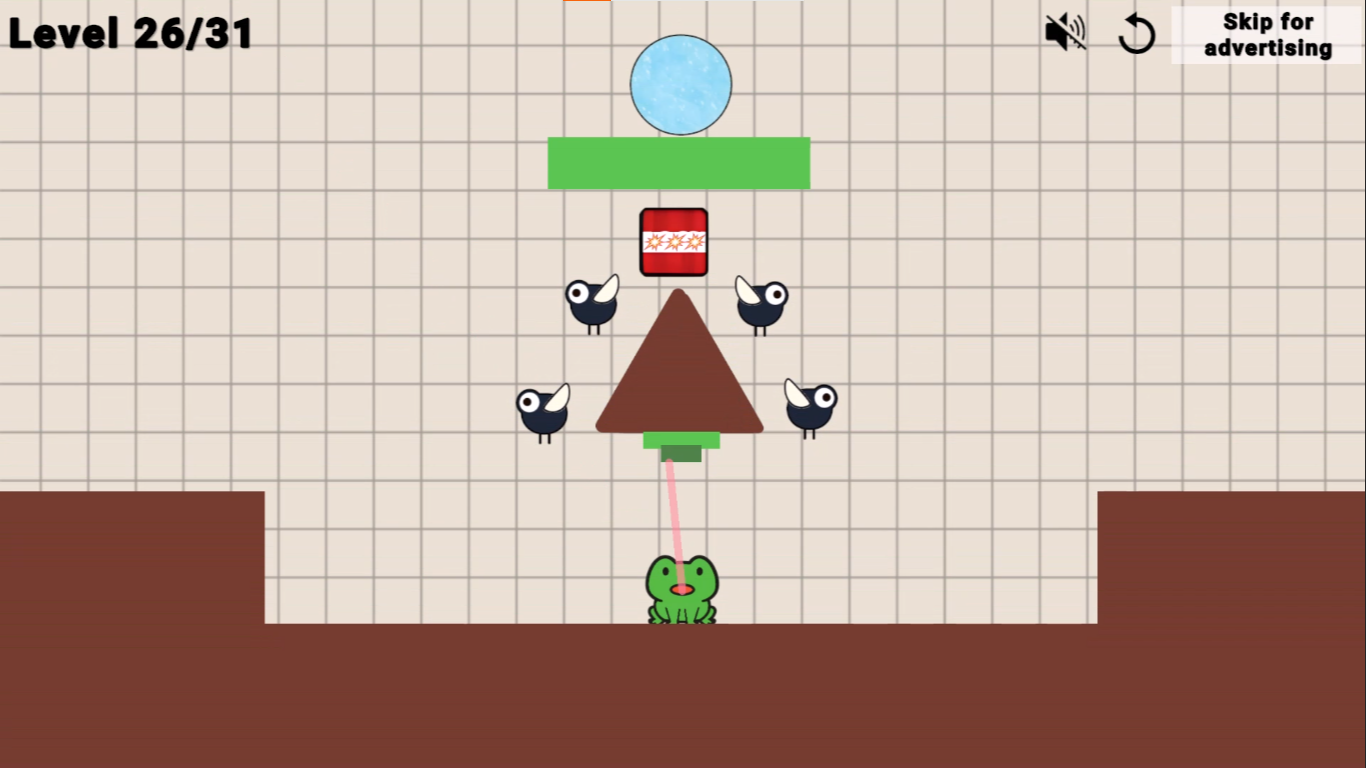Click the Level 26/31 label
1366x768 pixels.
coord(130,33)
